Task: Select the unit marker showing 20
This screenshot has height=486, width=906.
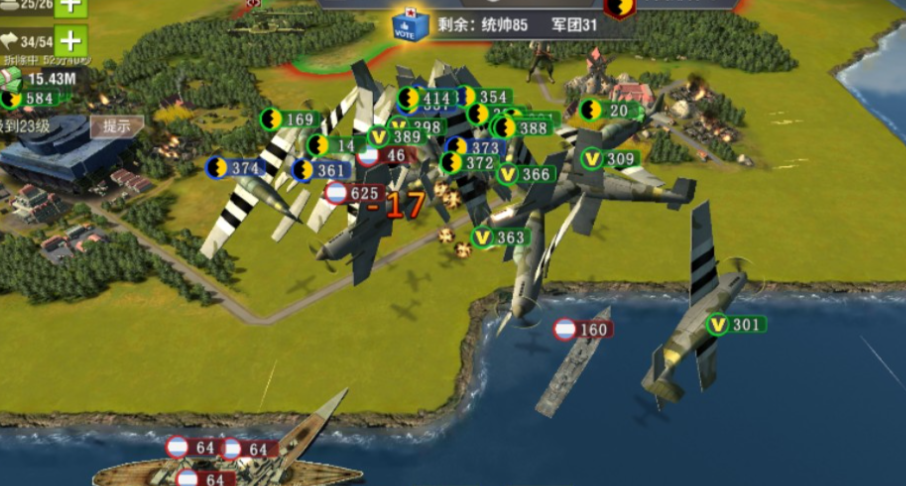Action: point(606,110)
